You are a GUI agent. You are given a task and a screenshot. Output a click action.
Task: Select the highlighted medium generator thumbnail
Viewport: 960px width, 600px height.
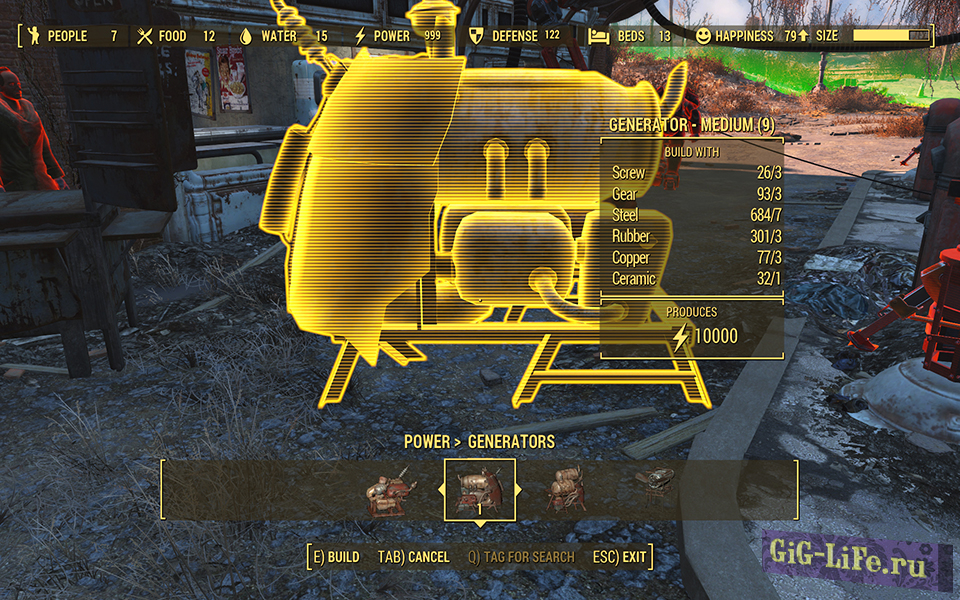[480, 489]
